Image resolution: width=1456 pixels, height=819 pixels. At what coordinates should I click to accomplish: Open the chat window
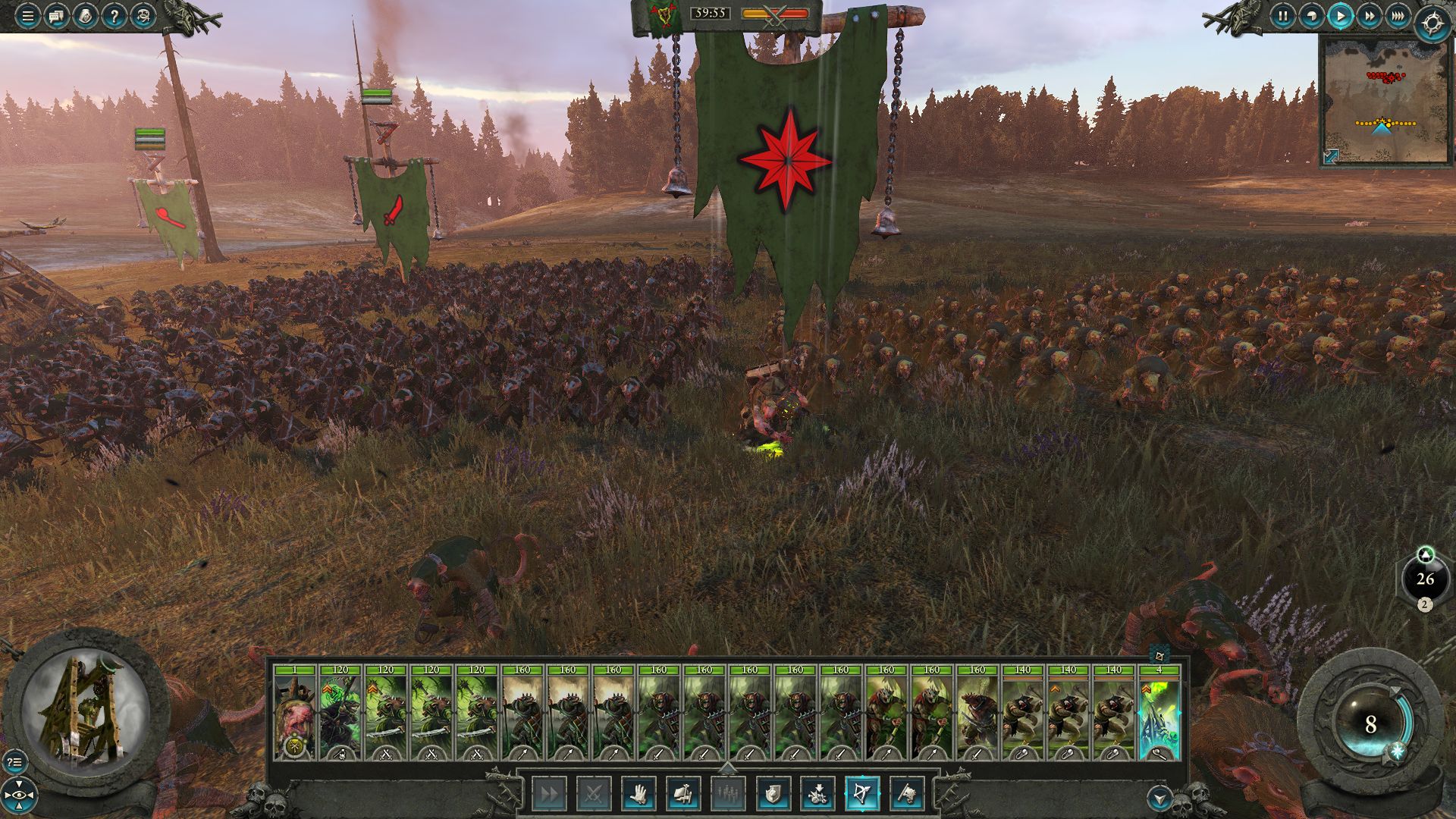tap(56, 16)
